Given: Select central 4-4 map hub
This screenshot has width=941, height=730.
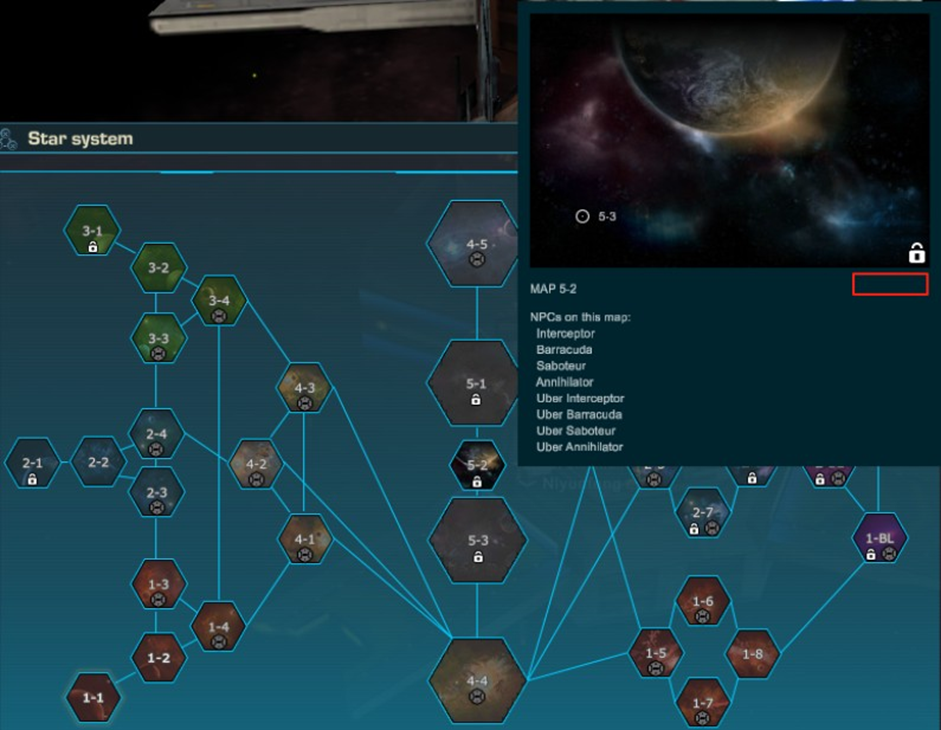Looking at the screenshot, I should coord(477,682).
